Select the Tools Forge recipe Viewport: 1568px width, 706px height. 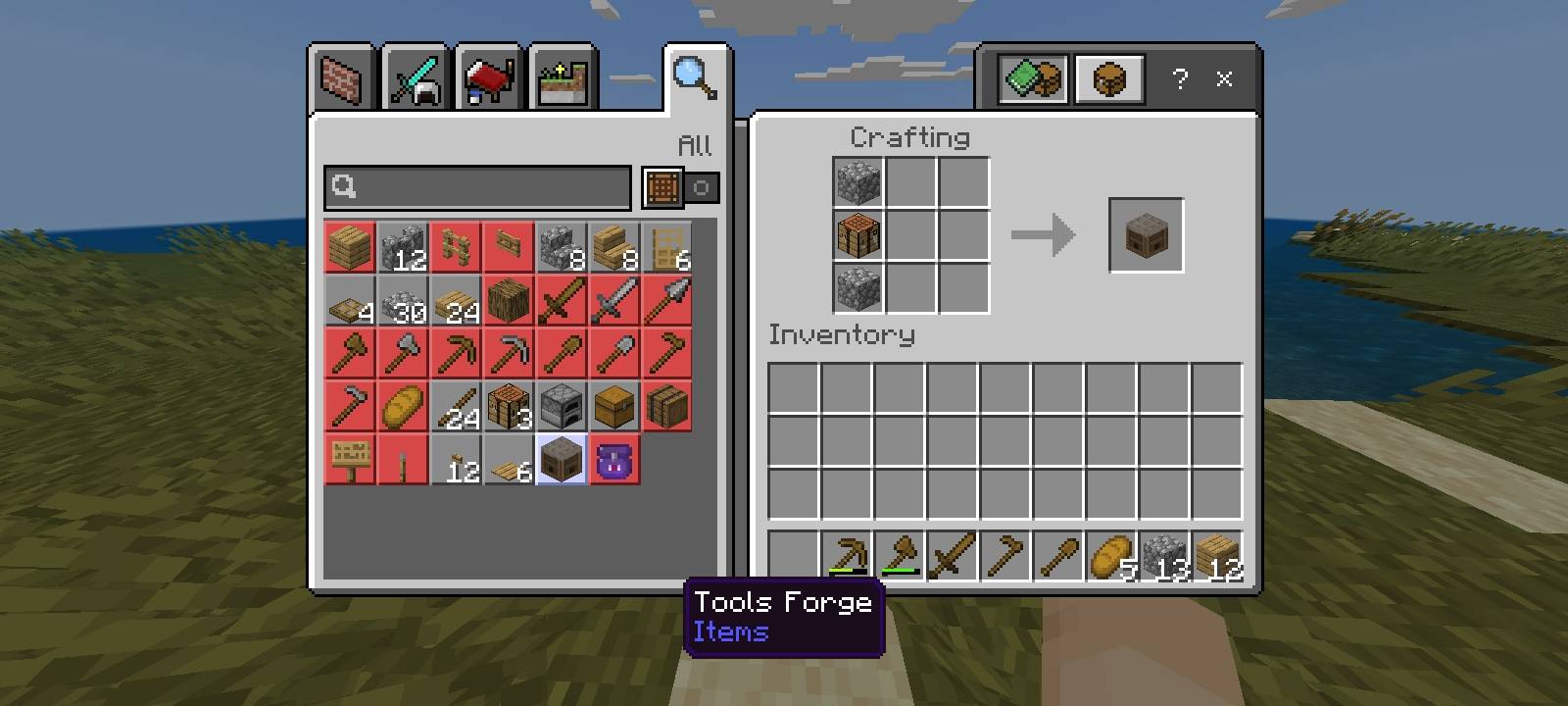(562, 459)
